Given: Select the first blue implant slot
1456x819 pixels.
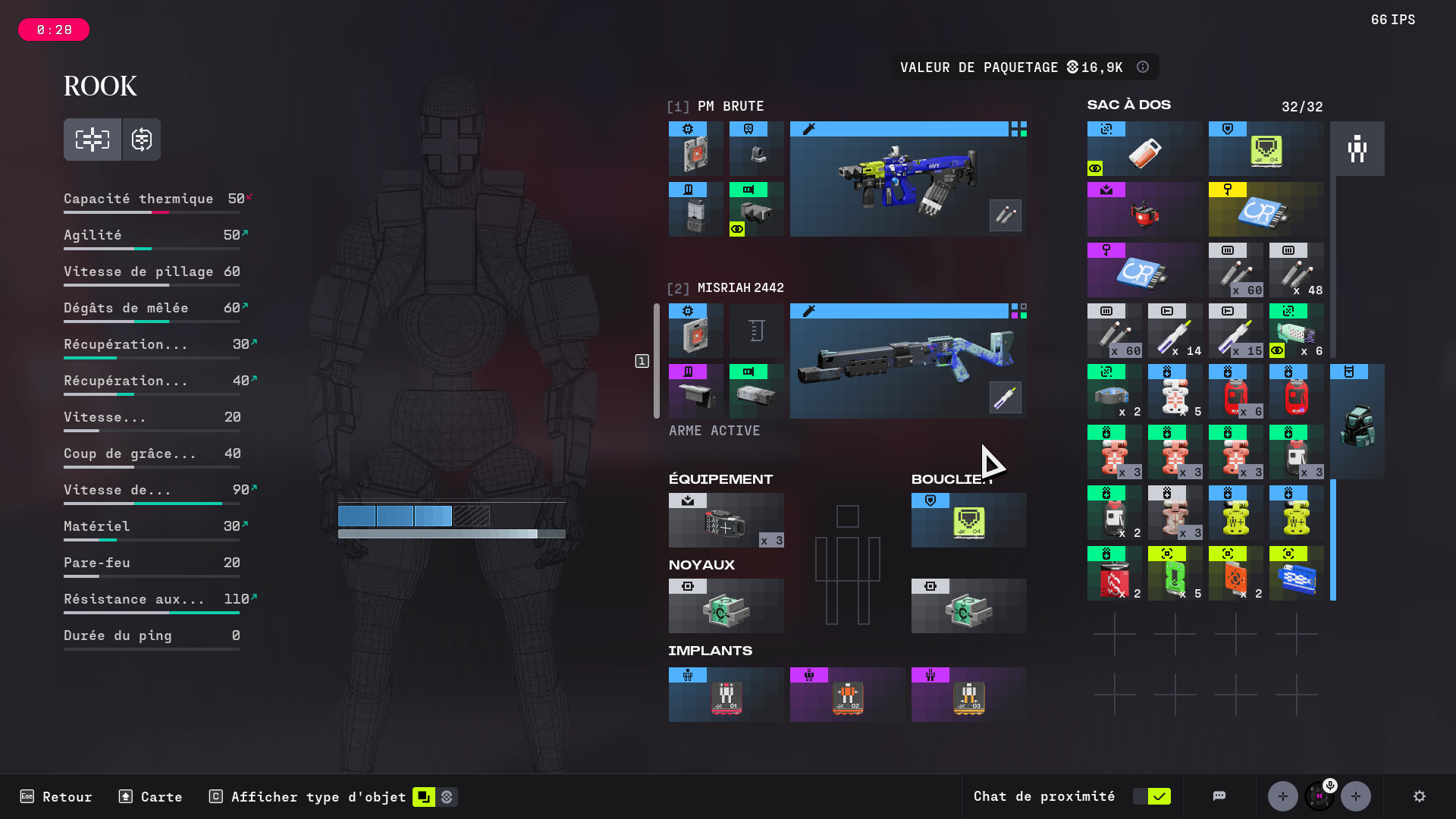Looking at the screenshot, I should pyautogui.click(x=726, y=695).
